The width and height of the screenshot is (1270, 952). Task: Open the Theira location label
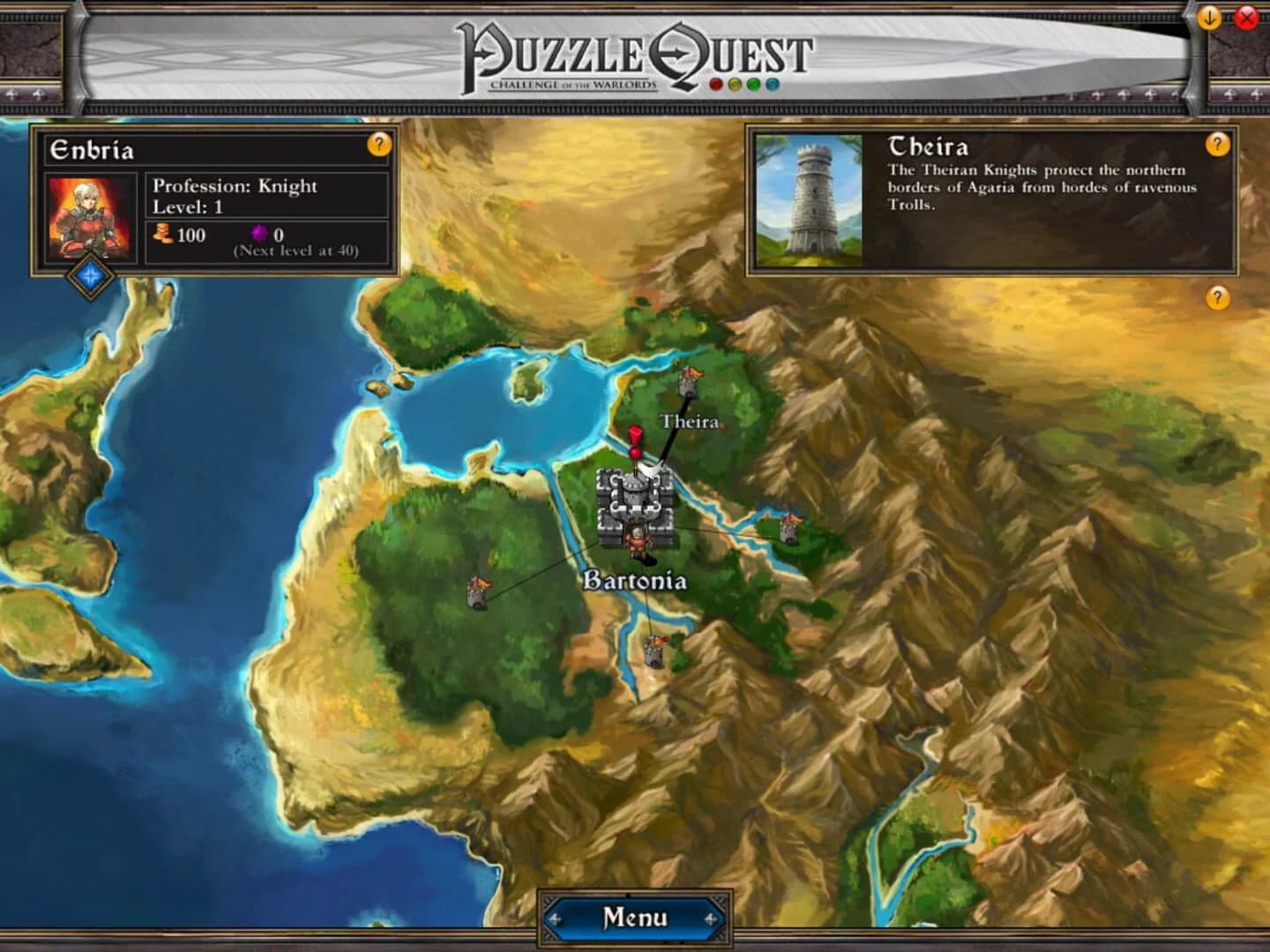[690, 421]
